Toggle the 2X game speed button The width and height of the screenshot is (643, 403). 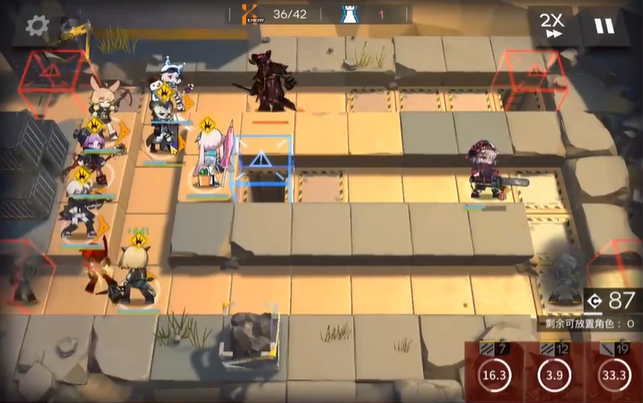551,25
